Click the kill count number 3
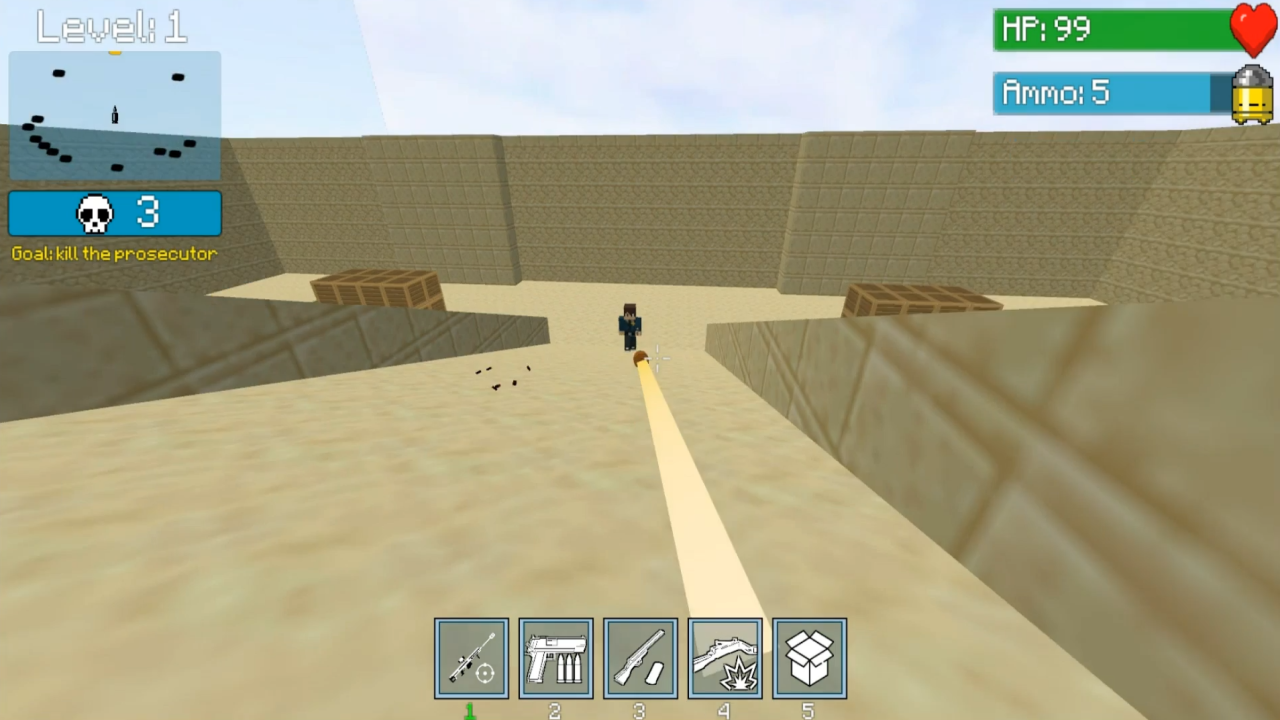 click(x=147, y=211)
